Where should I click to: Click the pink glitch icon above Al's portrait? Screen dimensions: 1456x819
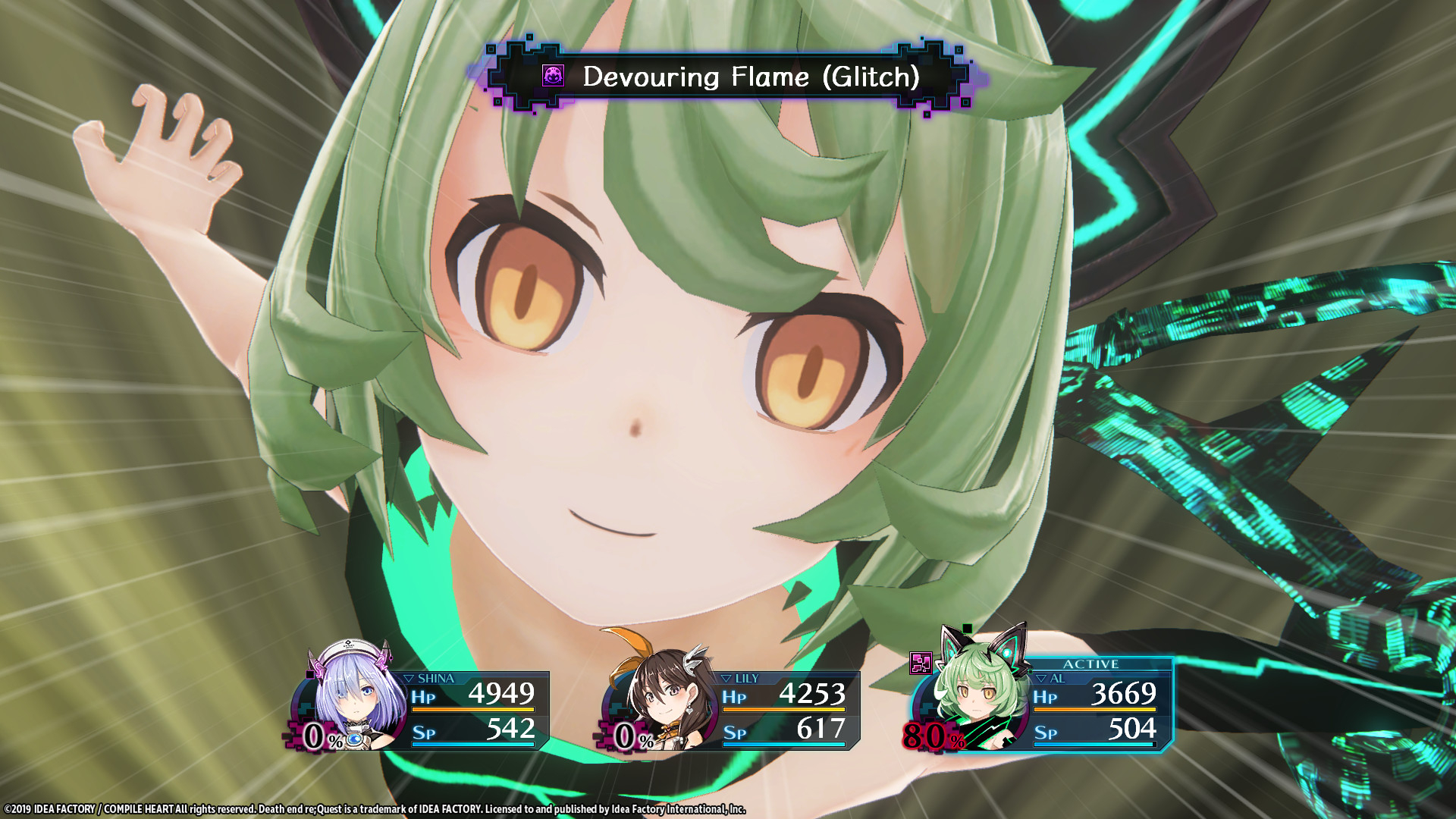coord(921,664)
